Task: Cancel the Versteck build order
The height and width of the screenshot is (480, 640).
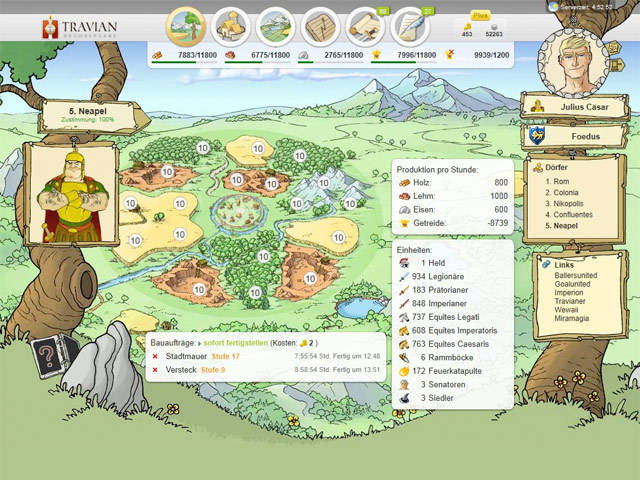Action: (x=155, y=369)
